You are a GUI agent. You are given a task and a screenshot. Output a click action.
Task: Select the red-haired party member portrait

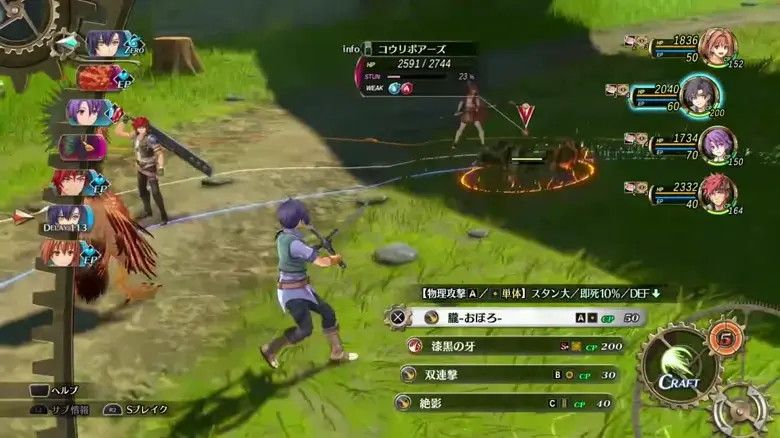pyautogui.click(x=716, y=192)
